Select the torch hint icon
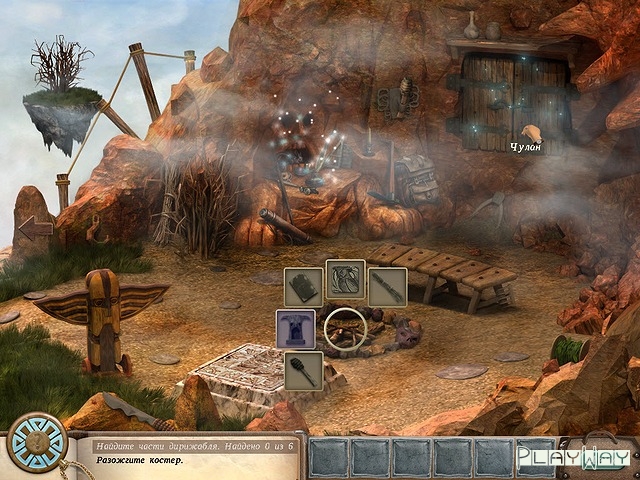This screenshot has height=480, width=640. coord(303,370)
